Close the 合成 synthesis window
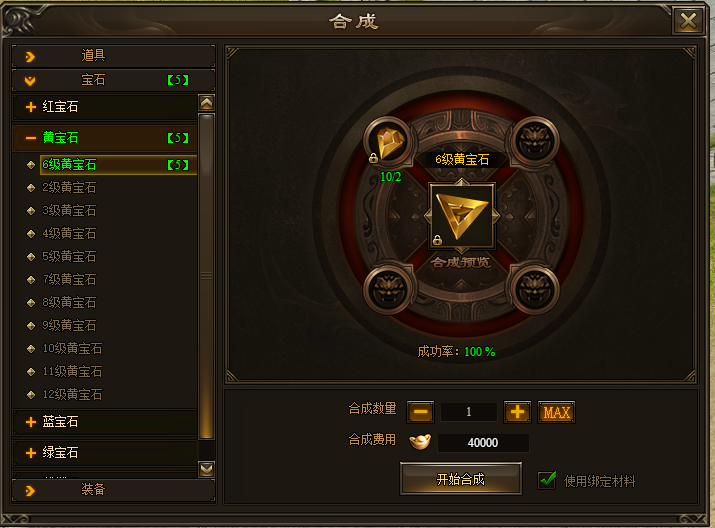 pos(687,22)
